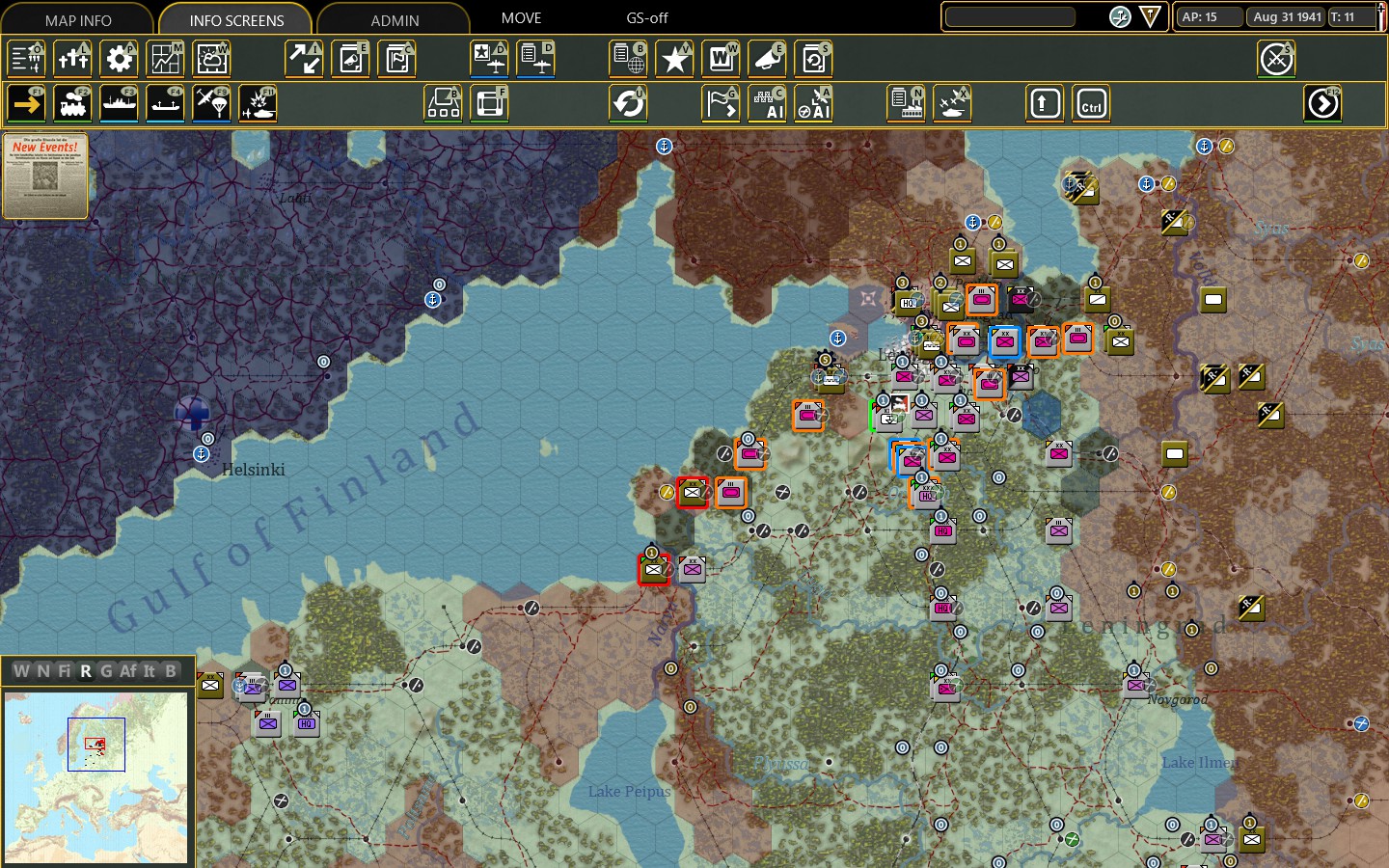
Task: Open the ADMIN tab
Action: pyautogui.click(x=395, y=19)
